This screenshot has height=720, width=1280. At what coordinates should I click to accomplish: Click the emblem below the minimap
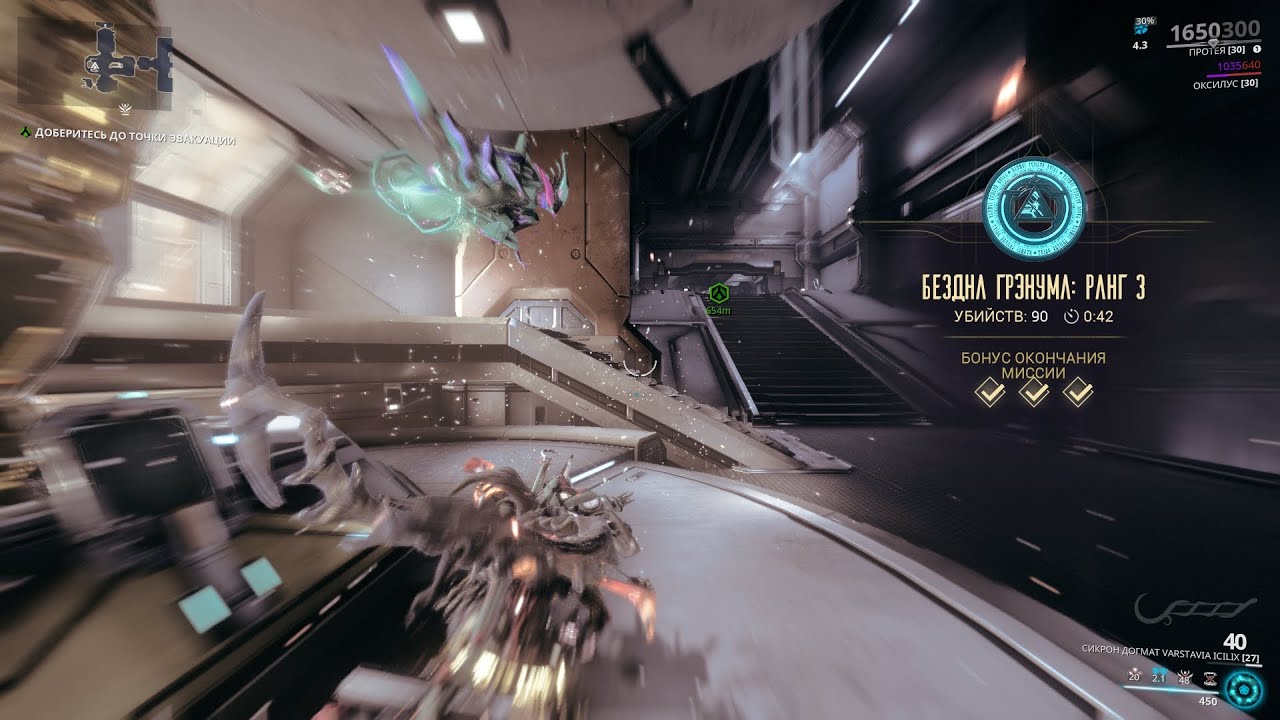tap(125, 106)
